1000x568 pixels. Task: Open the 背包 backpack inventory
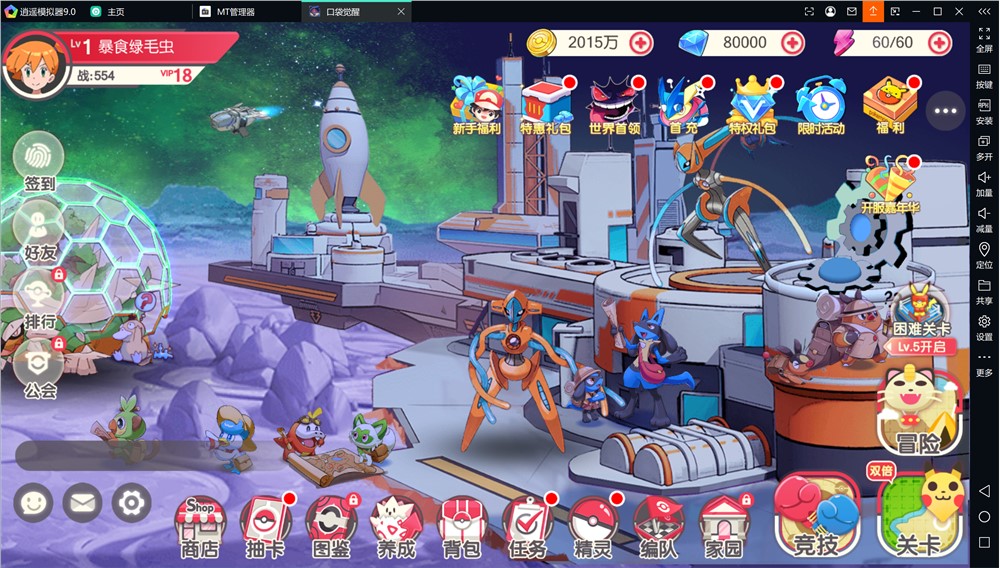click(x=461, y=526)
